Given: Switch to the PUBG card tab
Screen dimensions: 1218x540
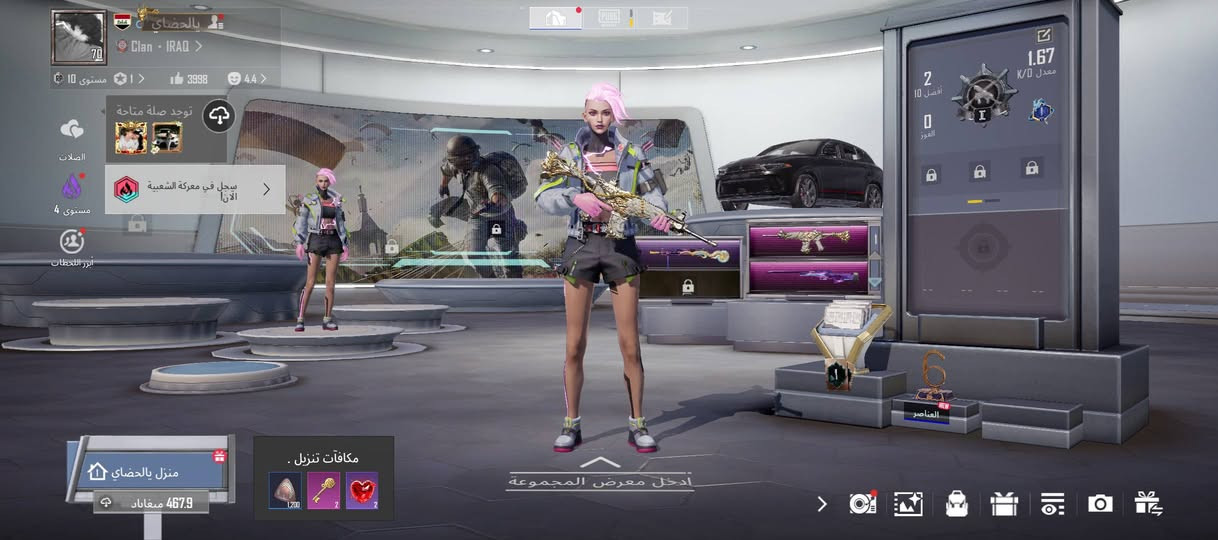Looking at the screenshot, I should click(609, 17).
